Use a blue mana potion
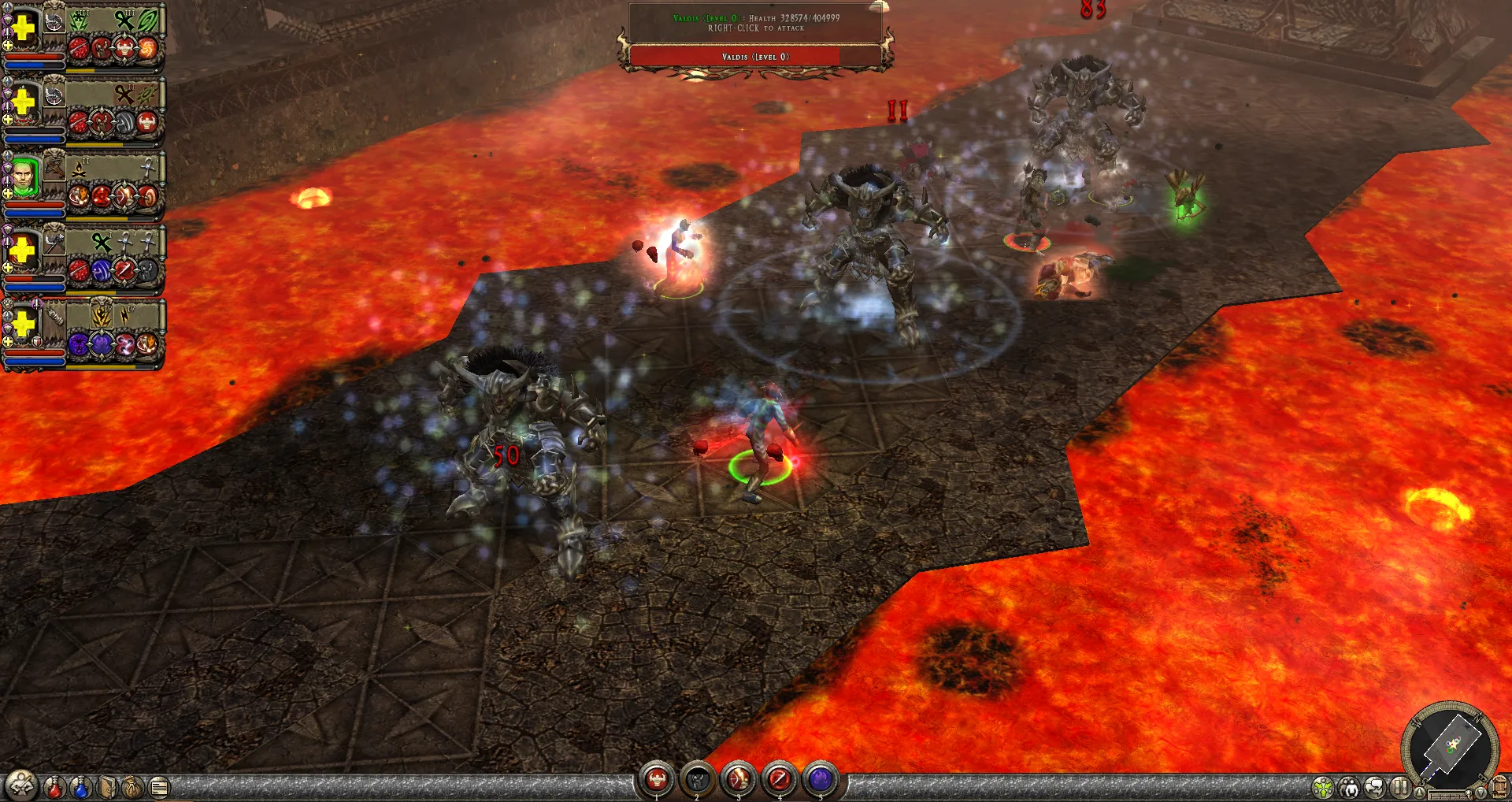This screenshot has width=1512, height=802. 80,786
